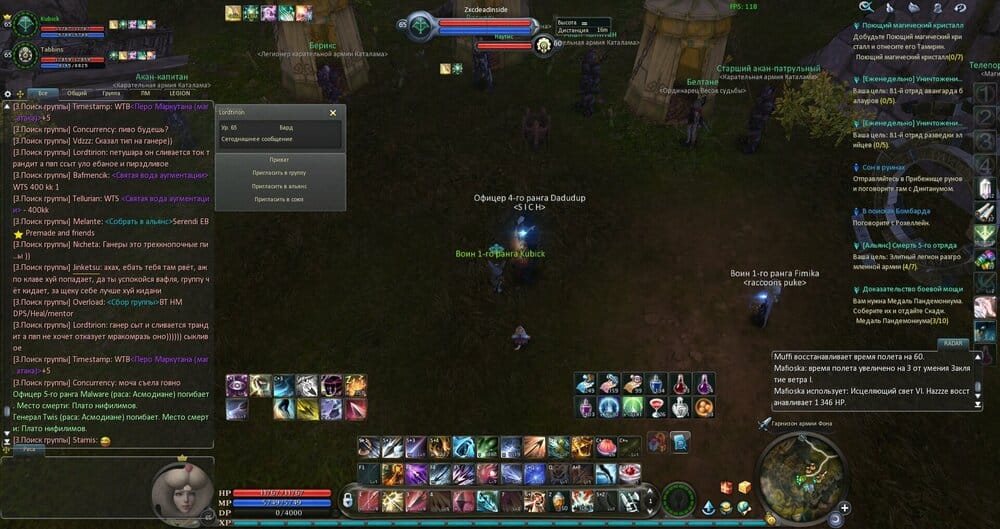This screenshot has width=1000, height=529.
Task: Select Пригласить в группу in popup
Action: (279, 173)
